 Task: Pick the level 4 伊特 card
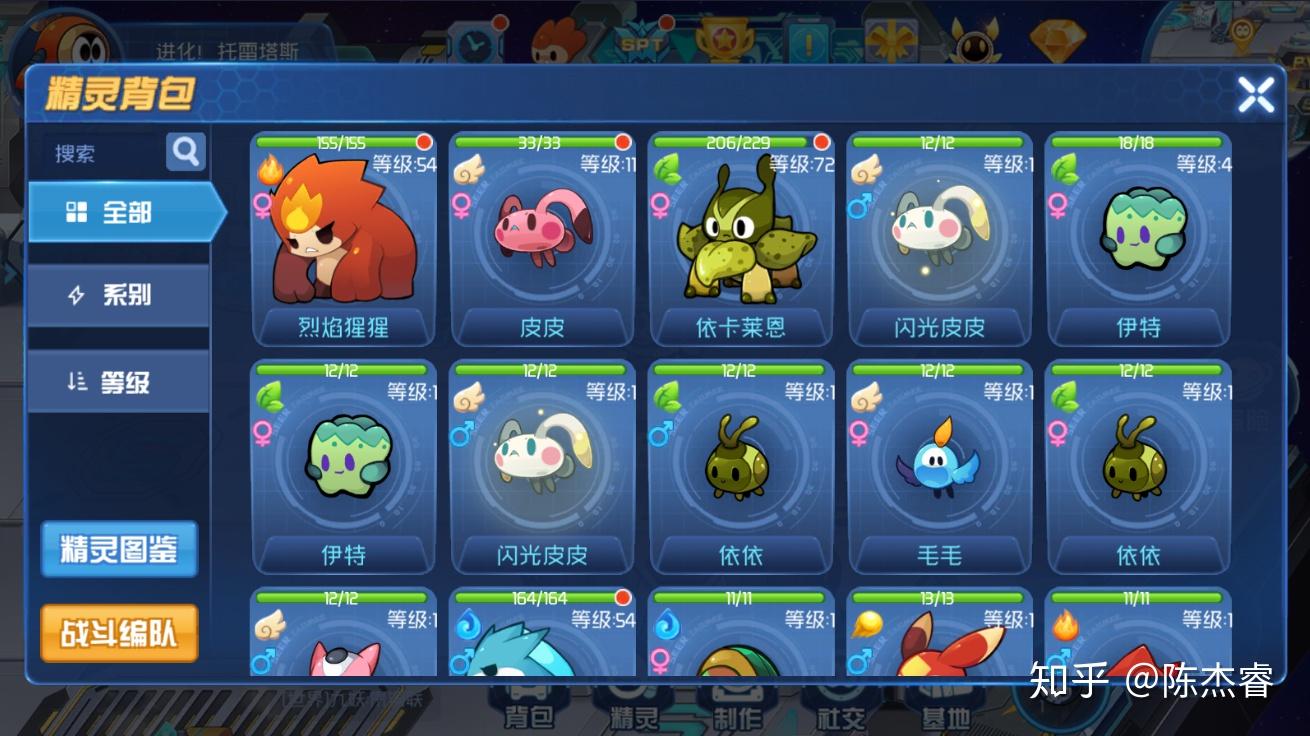(x=1138, y=240)
